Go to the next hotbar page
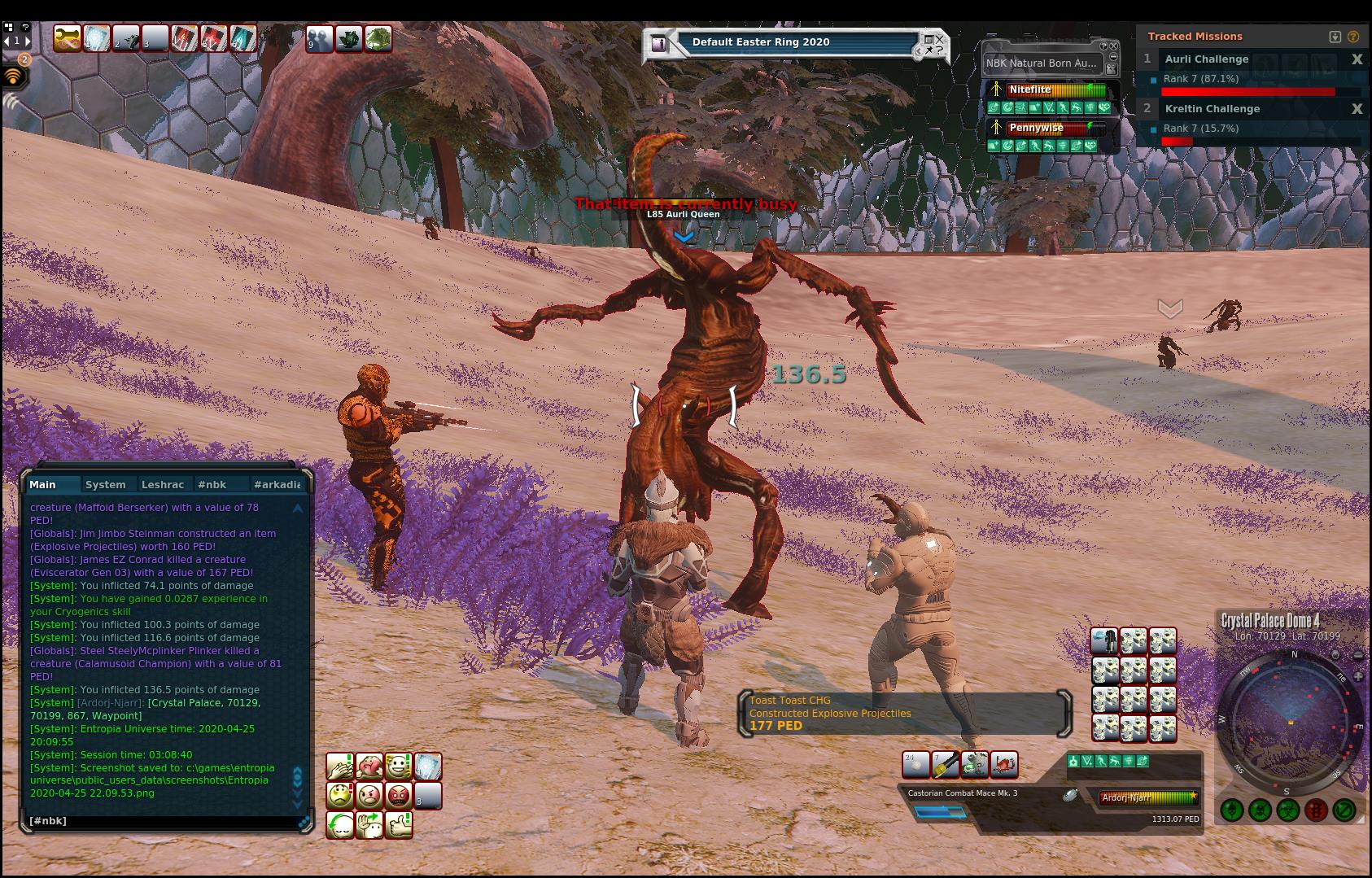 [27, 40]
